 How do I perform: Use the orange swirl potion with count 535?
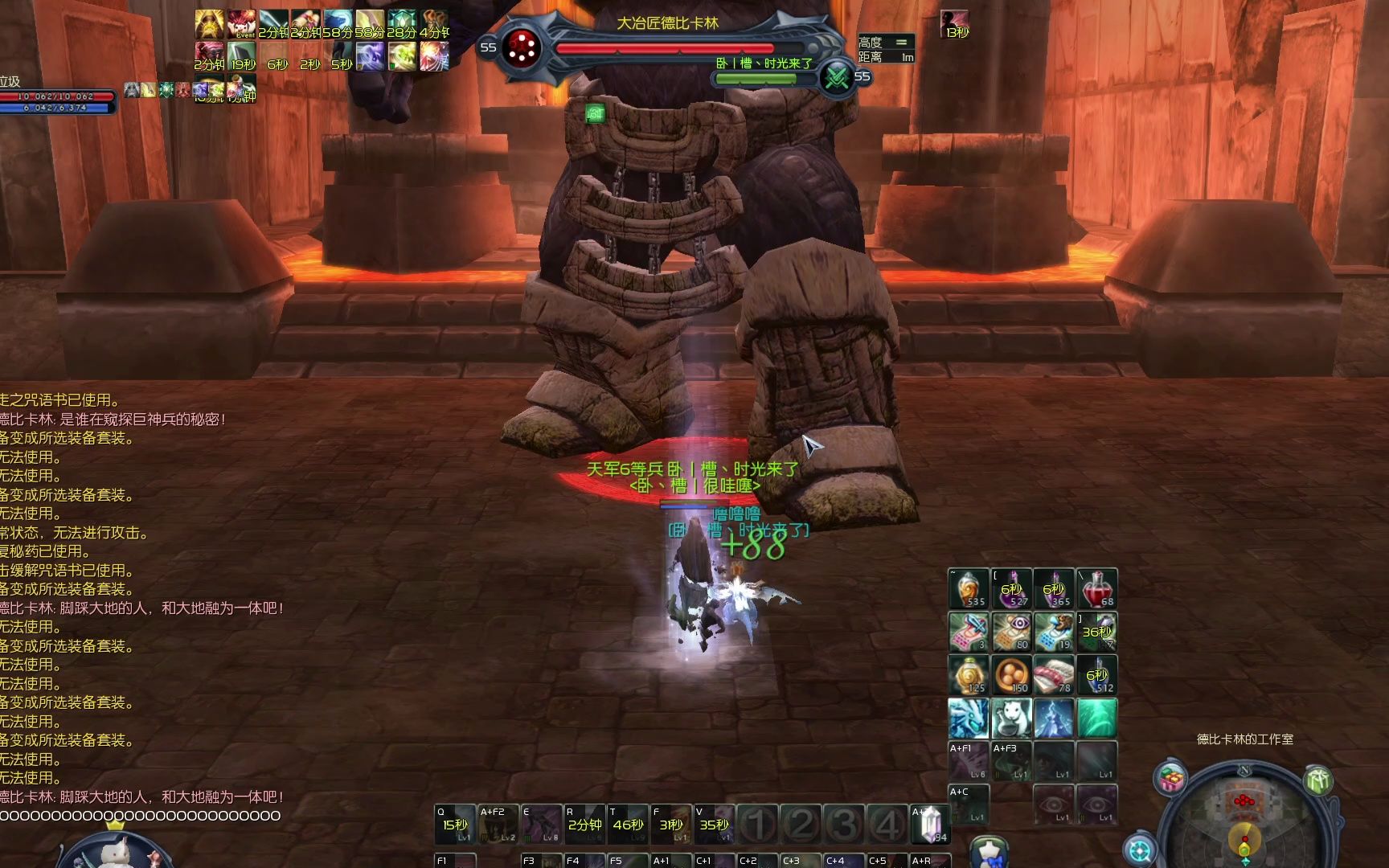[x=968, y=588]
